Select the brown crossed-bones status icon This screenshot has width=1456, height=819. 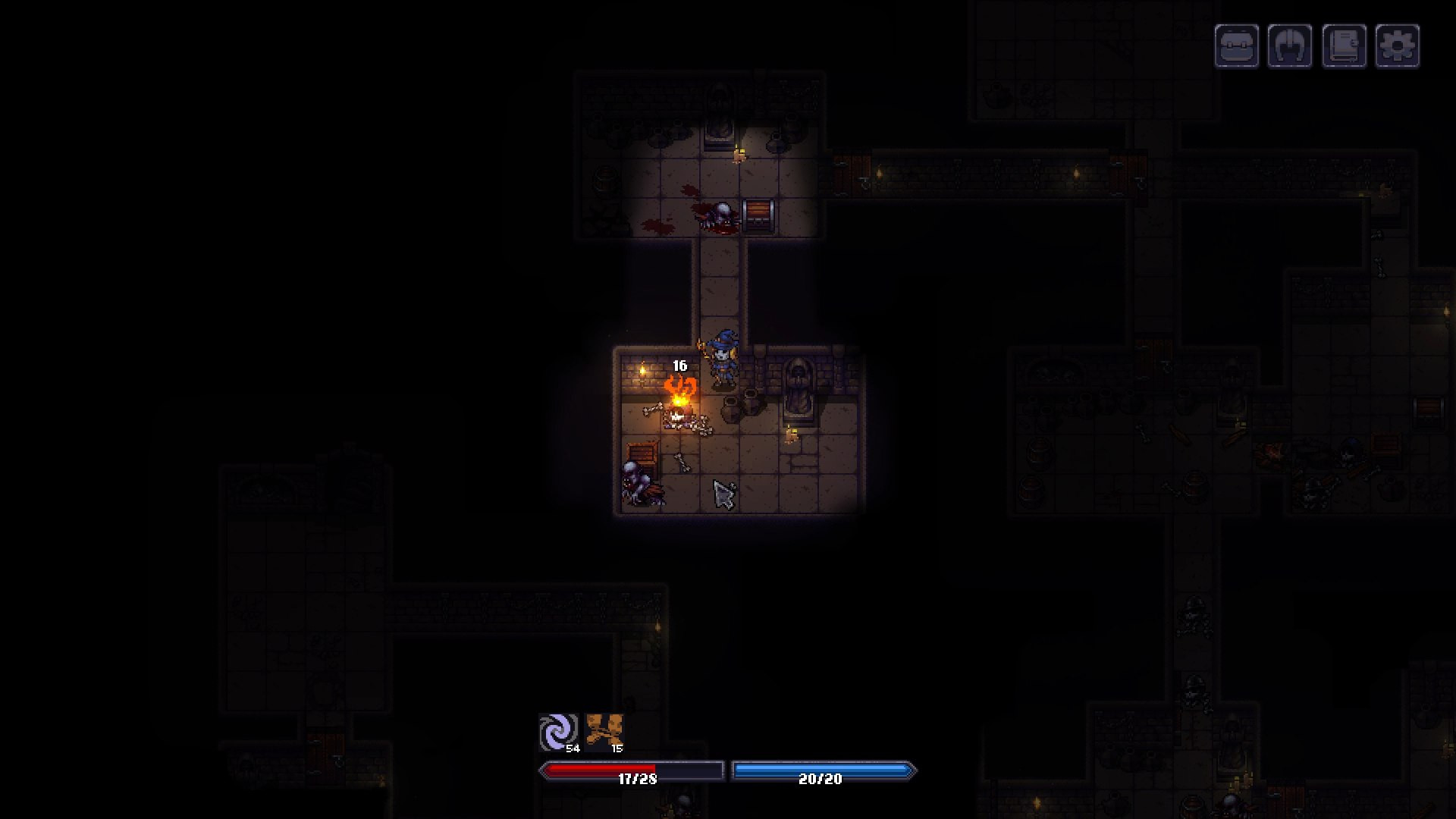604,731
